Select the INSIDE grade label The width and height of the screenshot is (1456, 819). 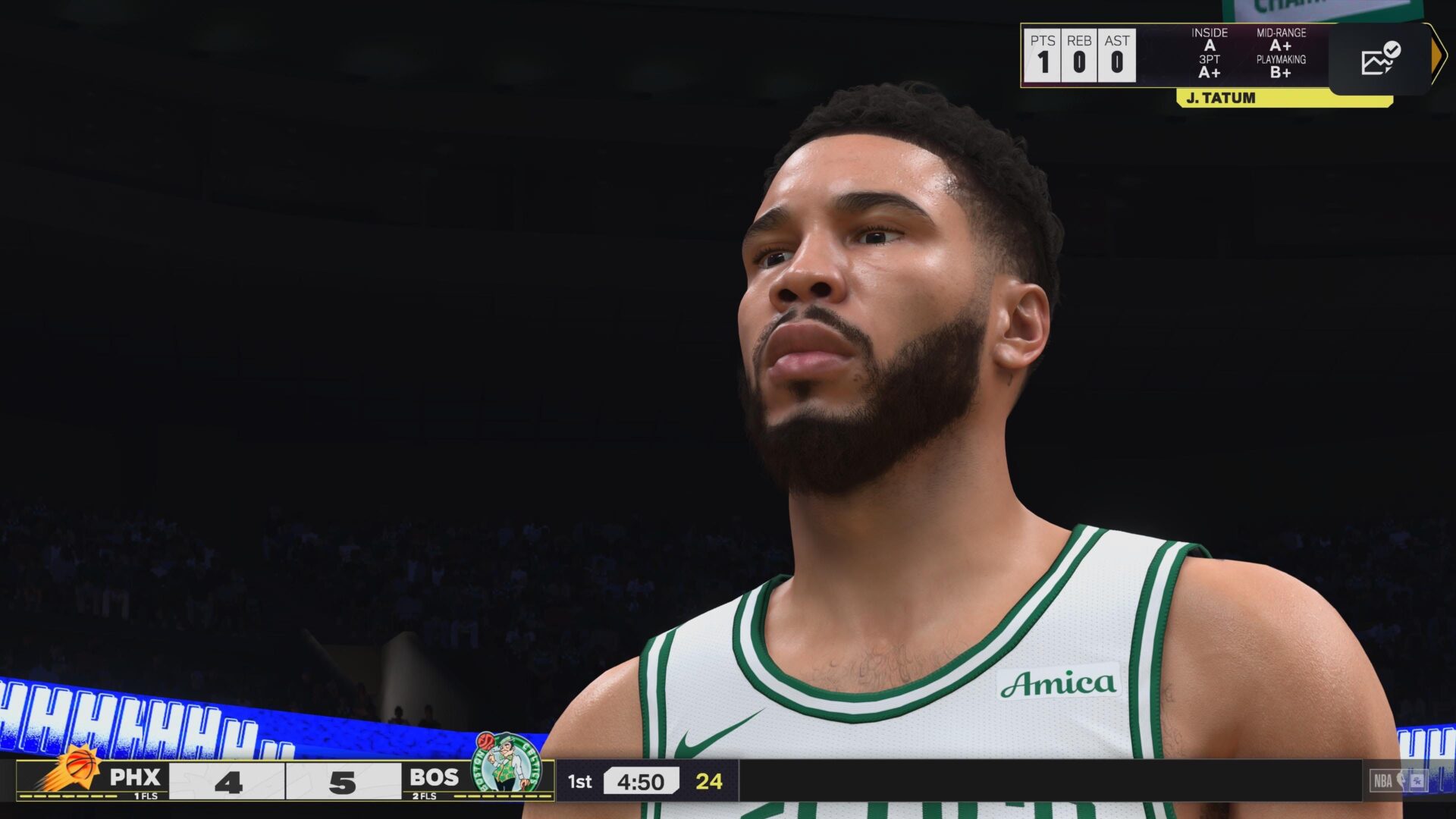coord(1211,33)
